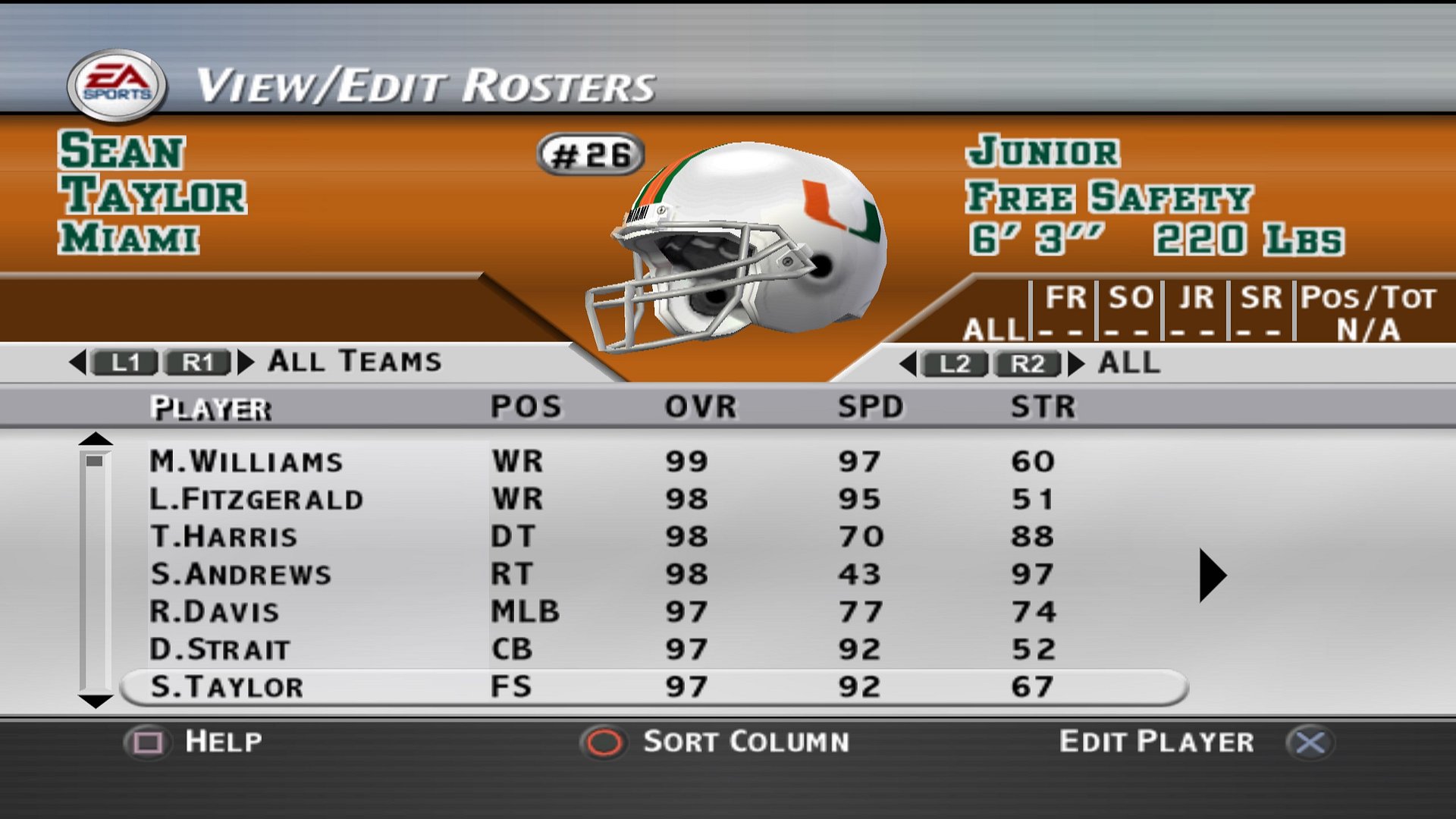
Task: Cycle position filter forward from ALL
Action: coord(1076,364)
